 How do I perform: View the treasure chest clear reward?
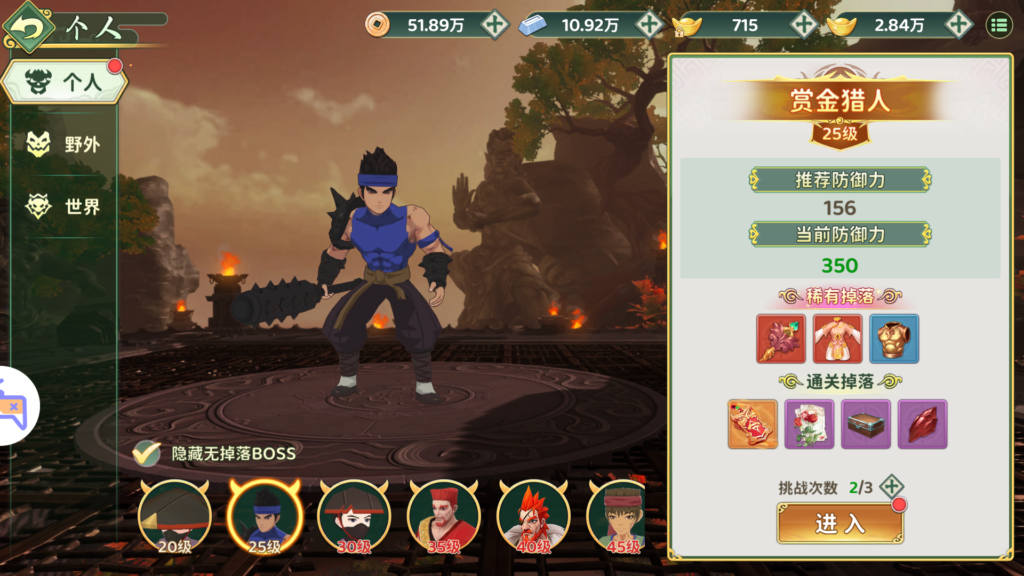[x=865, y=424]
